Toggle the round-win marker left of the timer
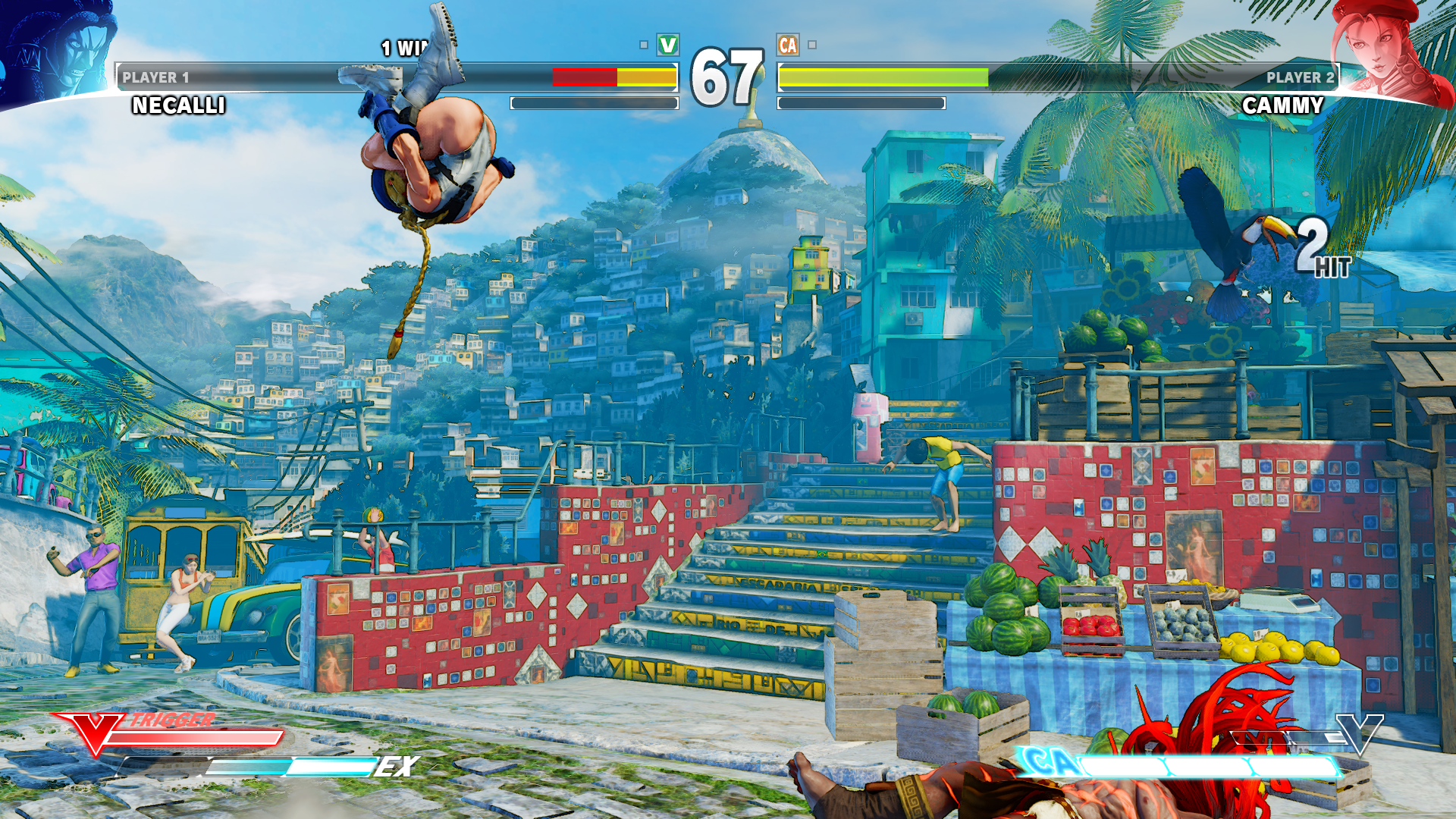1456x819 pixels. pos(645,44)
